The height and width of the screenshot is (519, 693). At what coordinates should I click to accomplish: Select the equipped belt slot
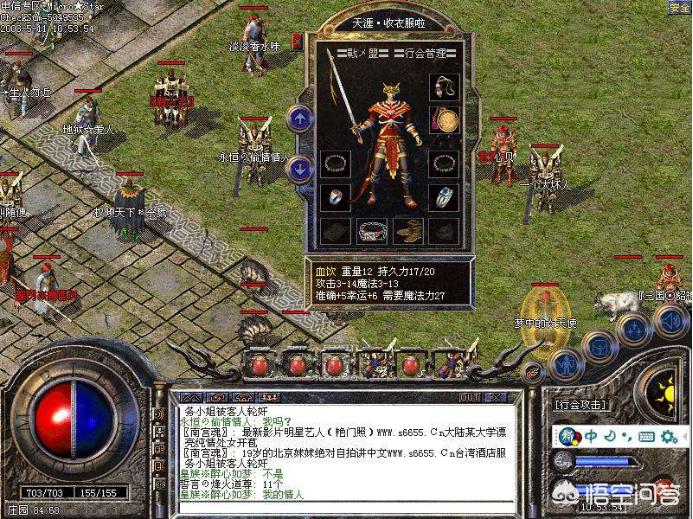pos(372,231)
